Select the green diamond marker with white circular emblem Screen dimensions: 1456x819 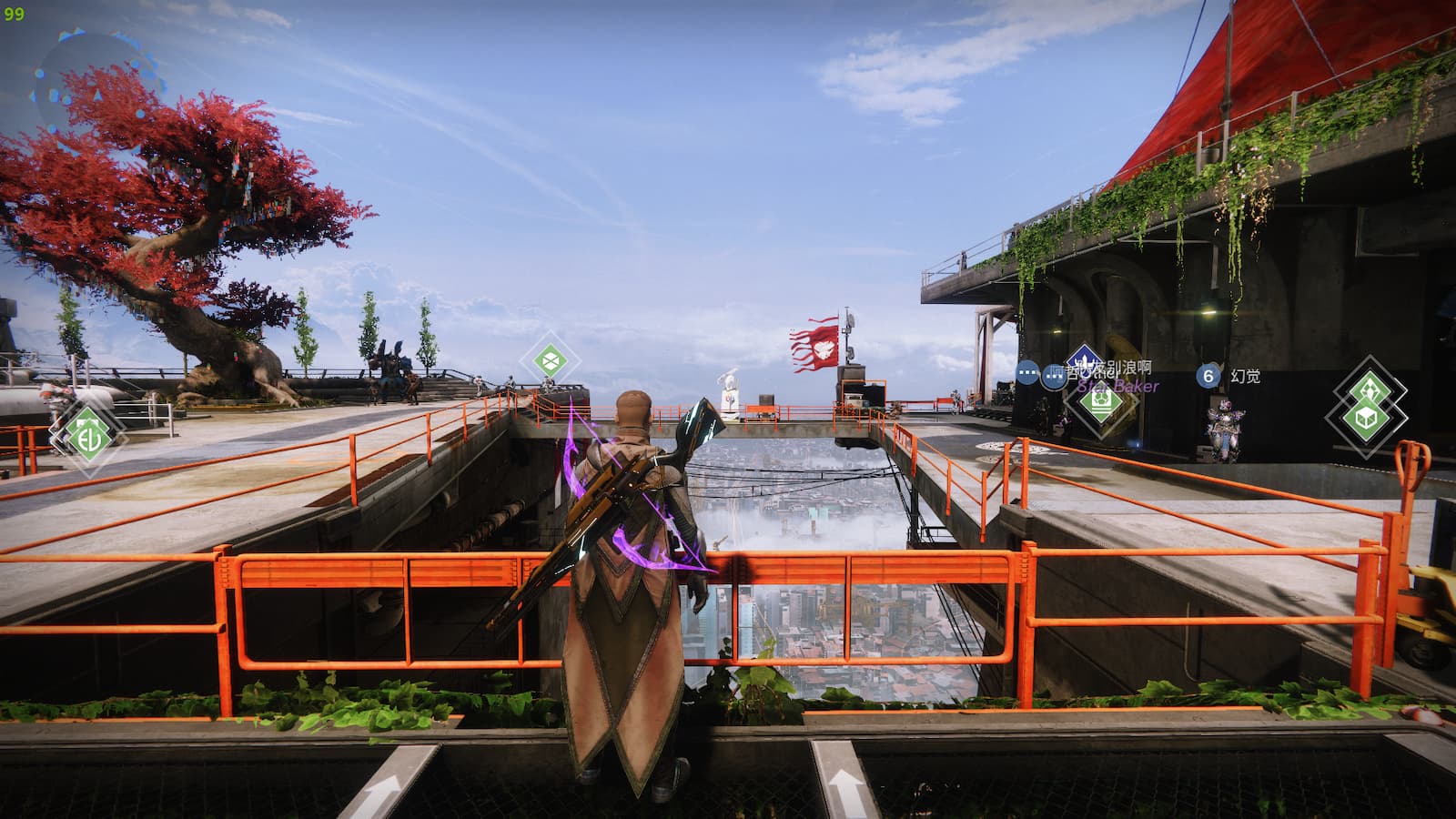coord(87,434)
